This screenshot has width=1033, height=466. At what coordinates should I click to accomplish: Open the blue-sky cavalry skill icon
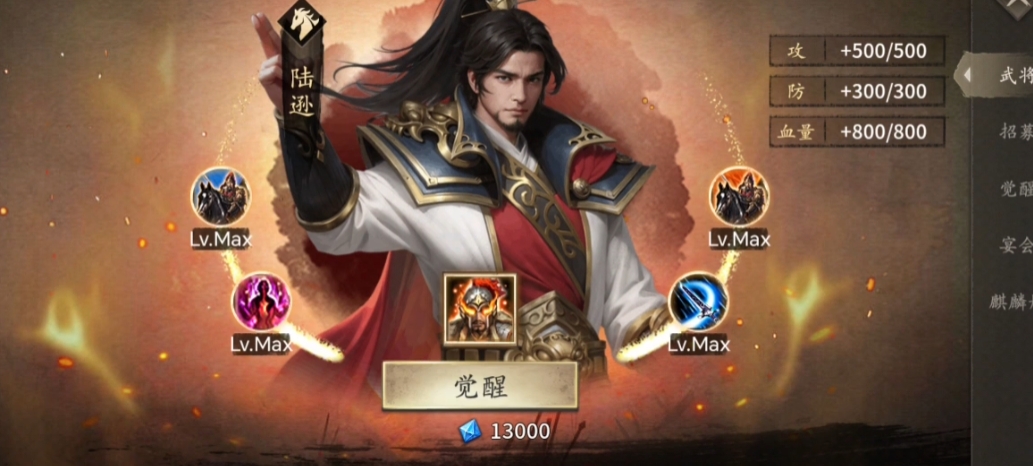tap(220, 196)
